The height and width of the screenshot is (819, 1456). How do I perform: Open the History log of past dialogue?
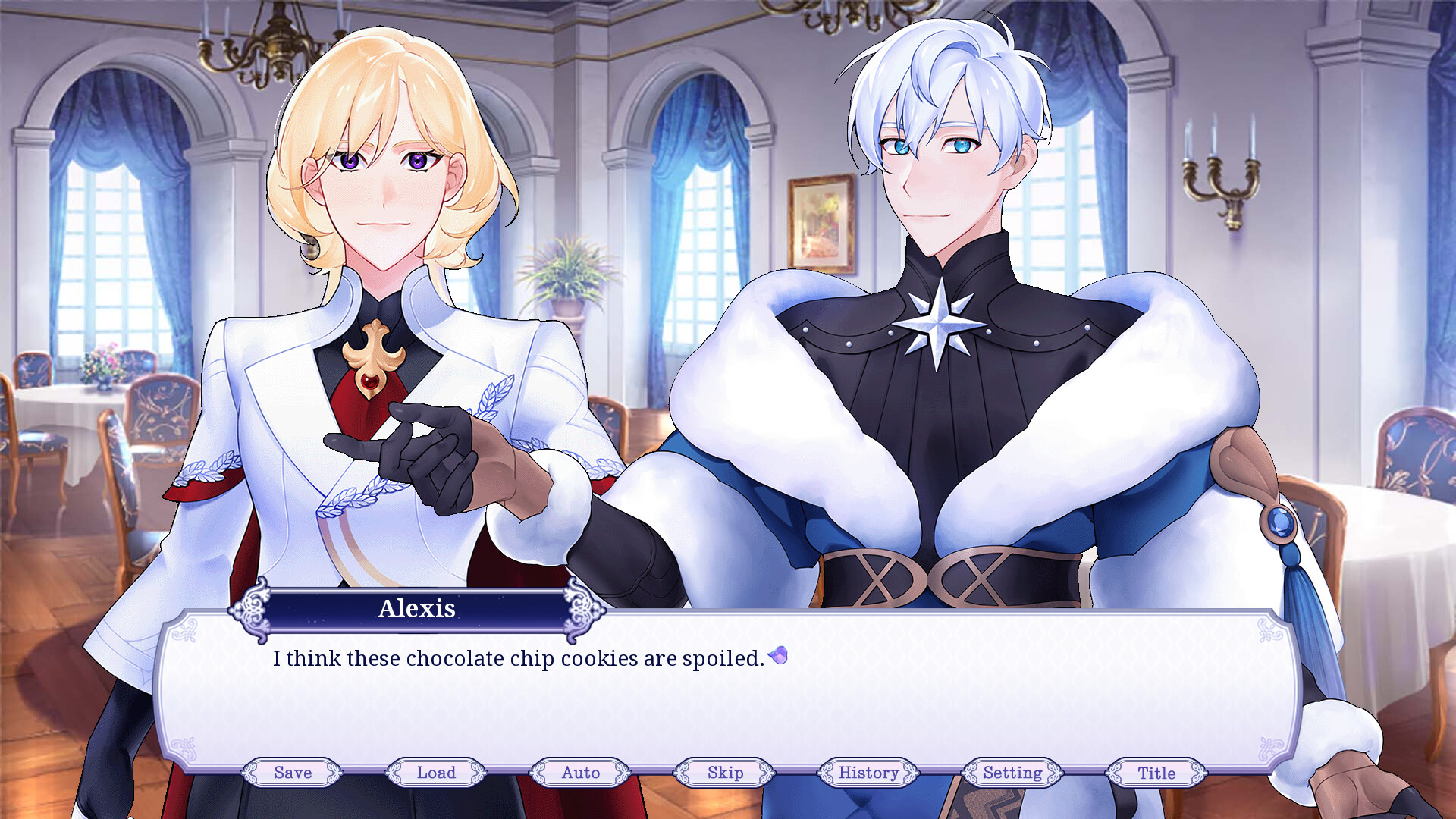tap(868, 773)
